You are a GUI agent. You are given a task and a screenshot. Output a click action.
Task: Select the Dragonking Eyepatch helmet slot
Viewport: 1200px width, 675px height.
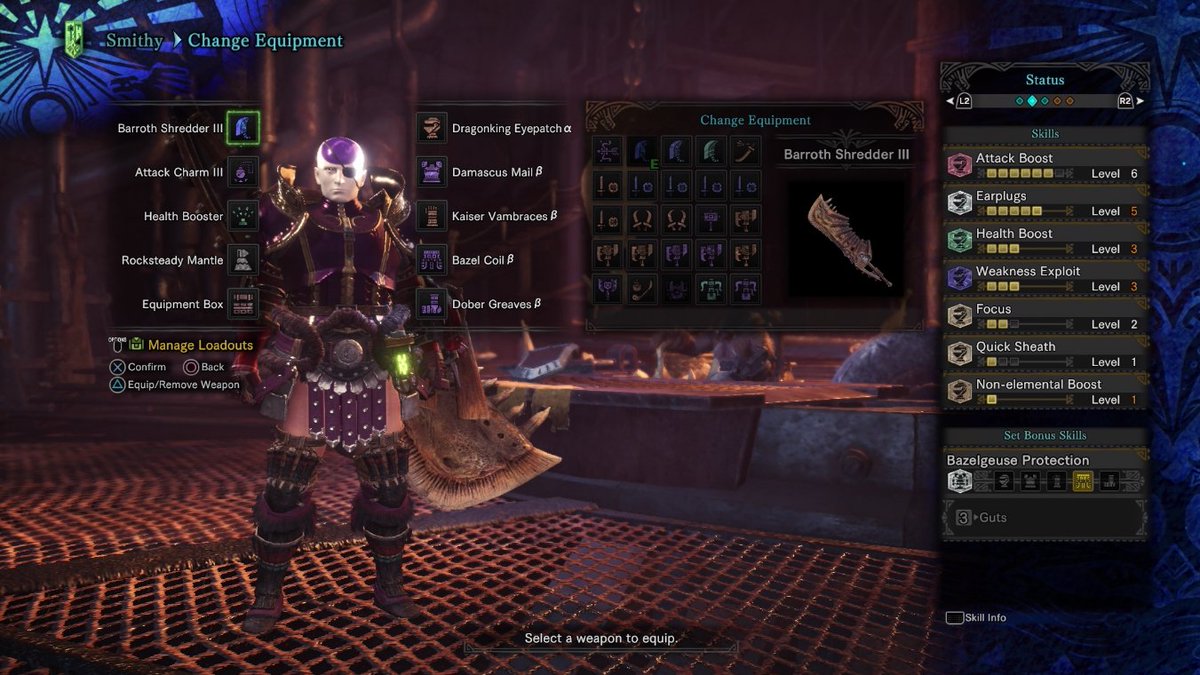pyautogui.click(x=432, y=128)
